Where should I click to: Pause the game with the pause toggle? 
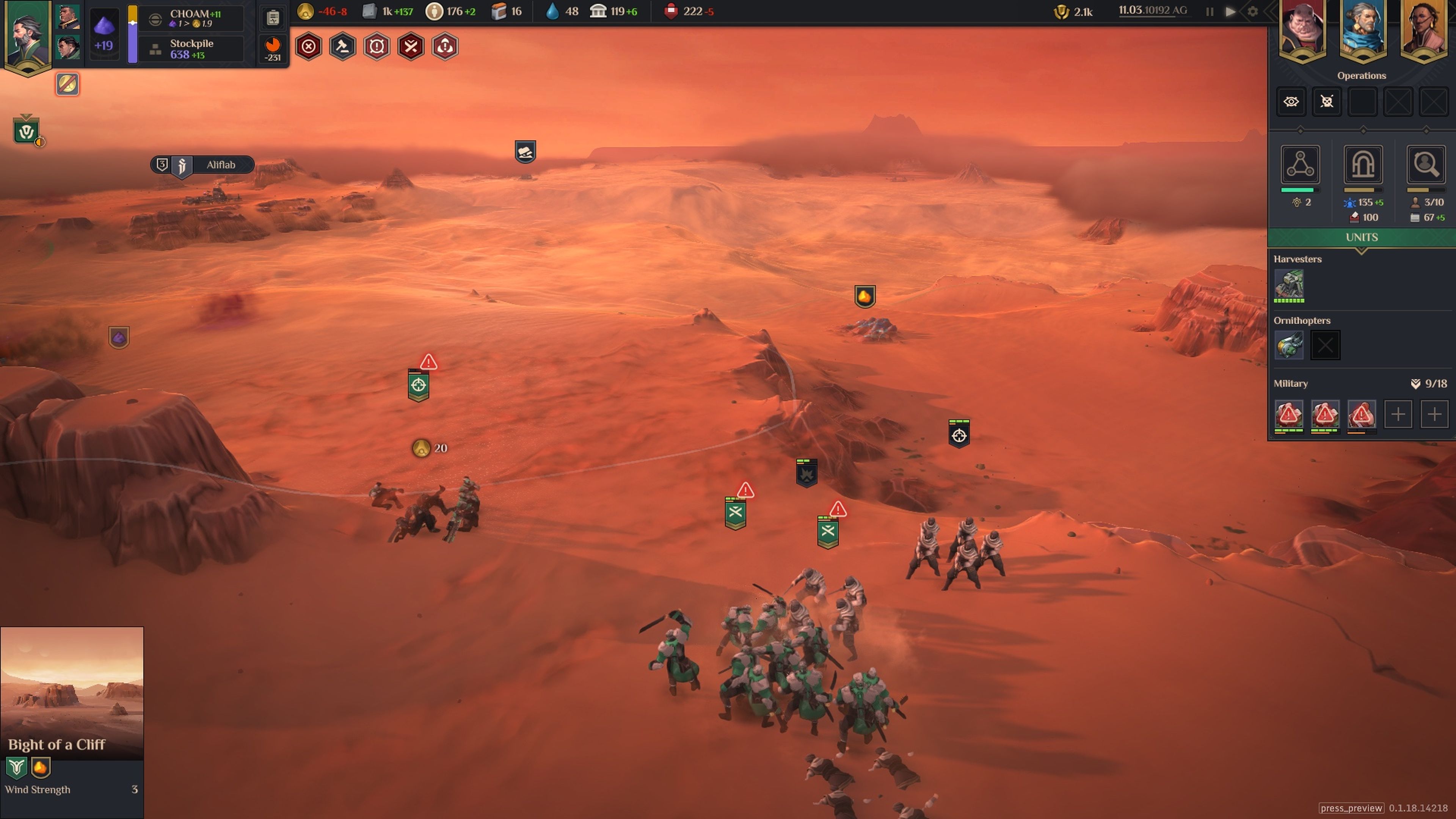(1210, 11)
